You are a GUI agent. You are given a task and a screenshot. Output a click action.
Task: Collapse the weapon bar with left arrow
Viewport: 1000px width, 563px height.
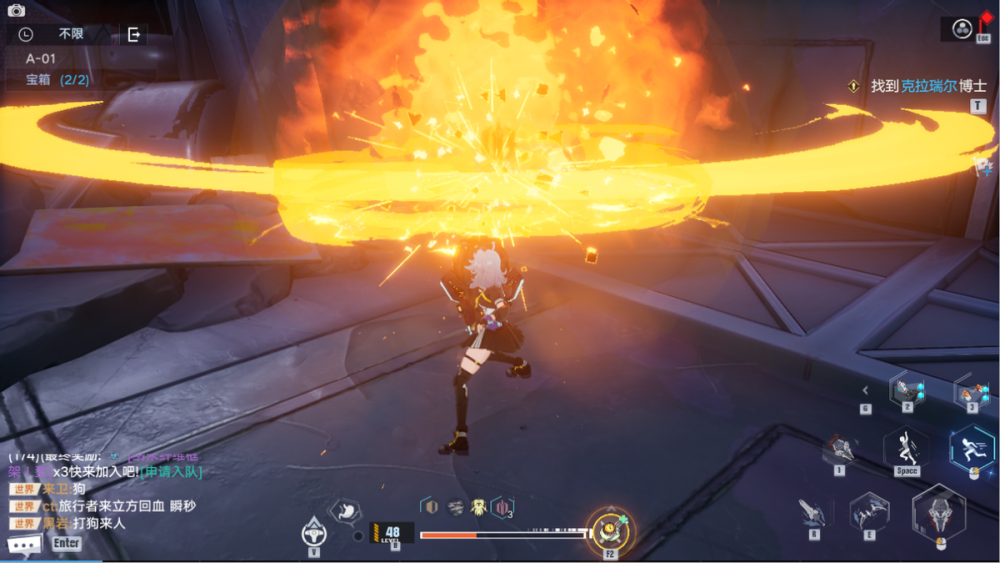point(866,390)
